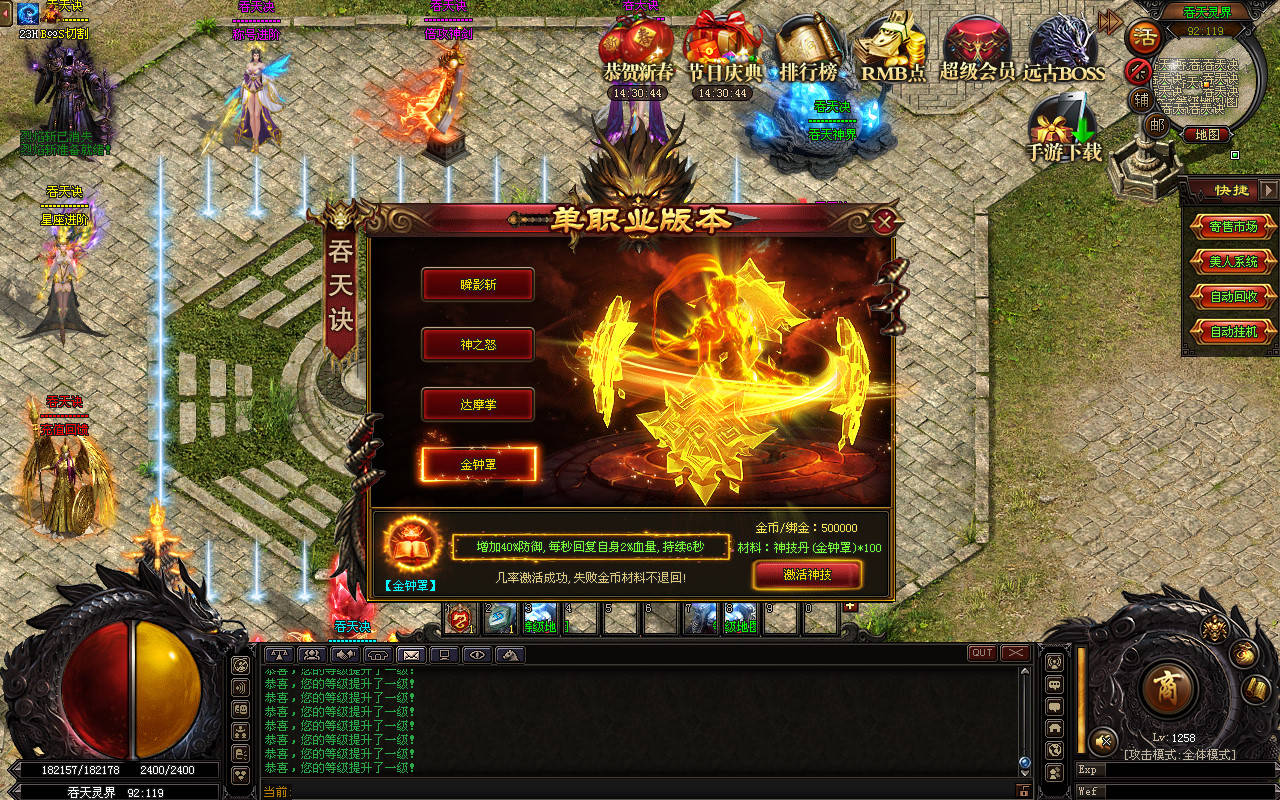Viewport: 1280px width, 800px height.
Task: Choose the 神之怒 skill button
Action: pyautogui.click(x=478, y=345)
